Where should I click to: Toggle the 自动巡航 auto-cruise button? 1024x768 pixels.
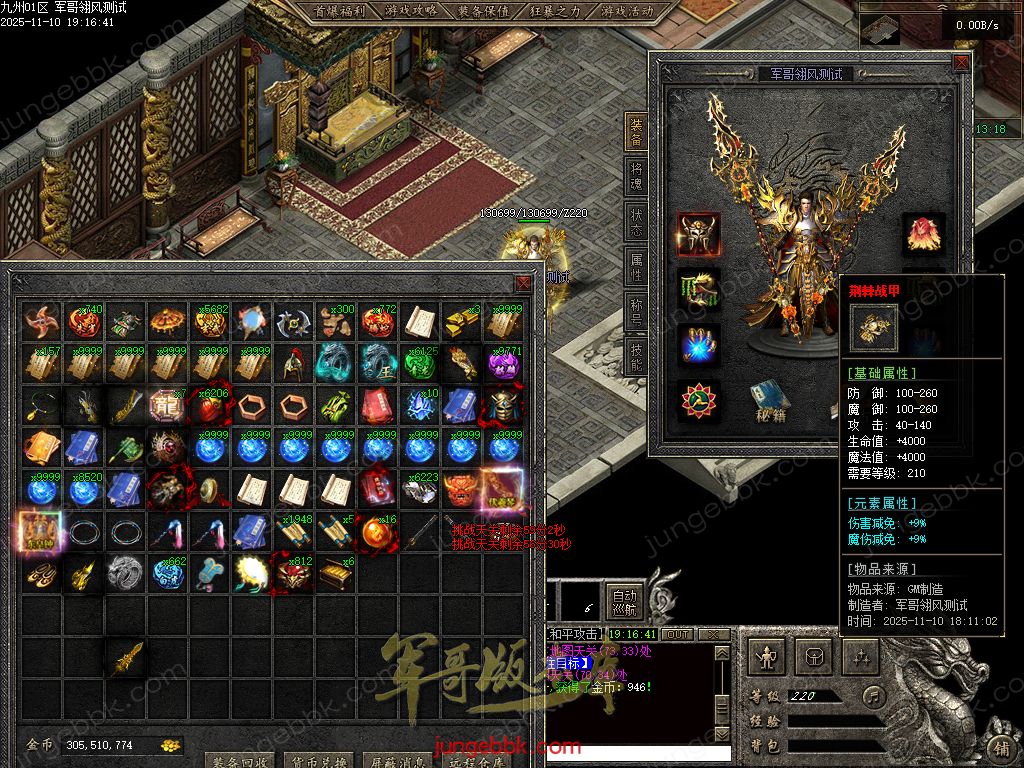(624, 602)
